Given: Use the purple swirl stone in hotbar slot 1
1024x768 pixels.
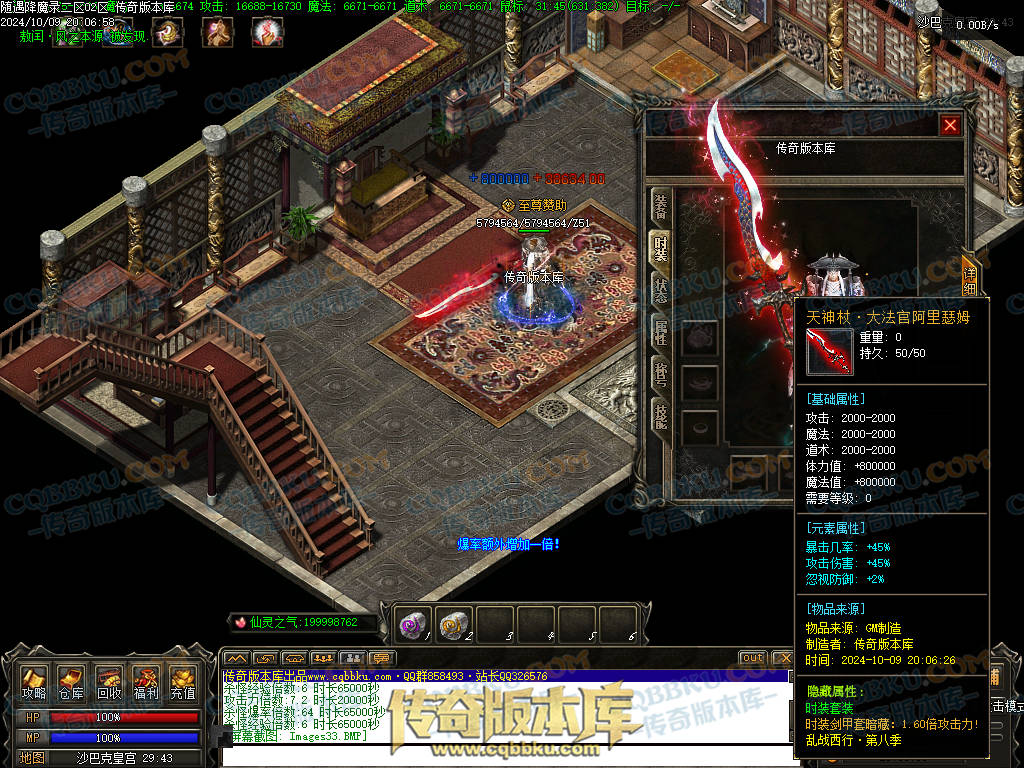Looking at the screenshot, I should tap(412, 625).
